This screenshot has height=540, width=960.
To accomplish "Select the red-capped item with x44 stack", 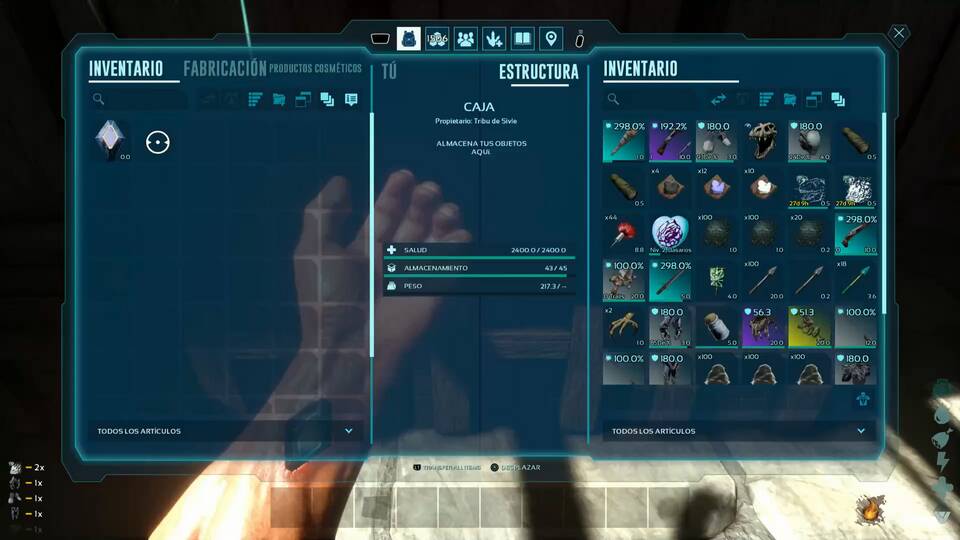I will click(625, 233).
